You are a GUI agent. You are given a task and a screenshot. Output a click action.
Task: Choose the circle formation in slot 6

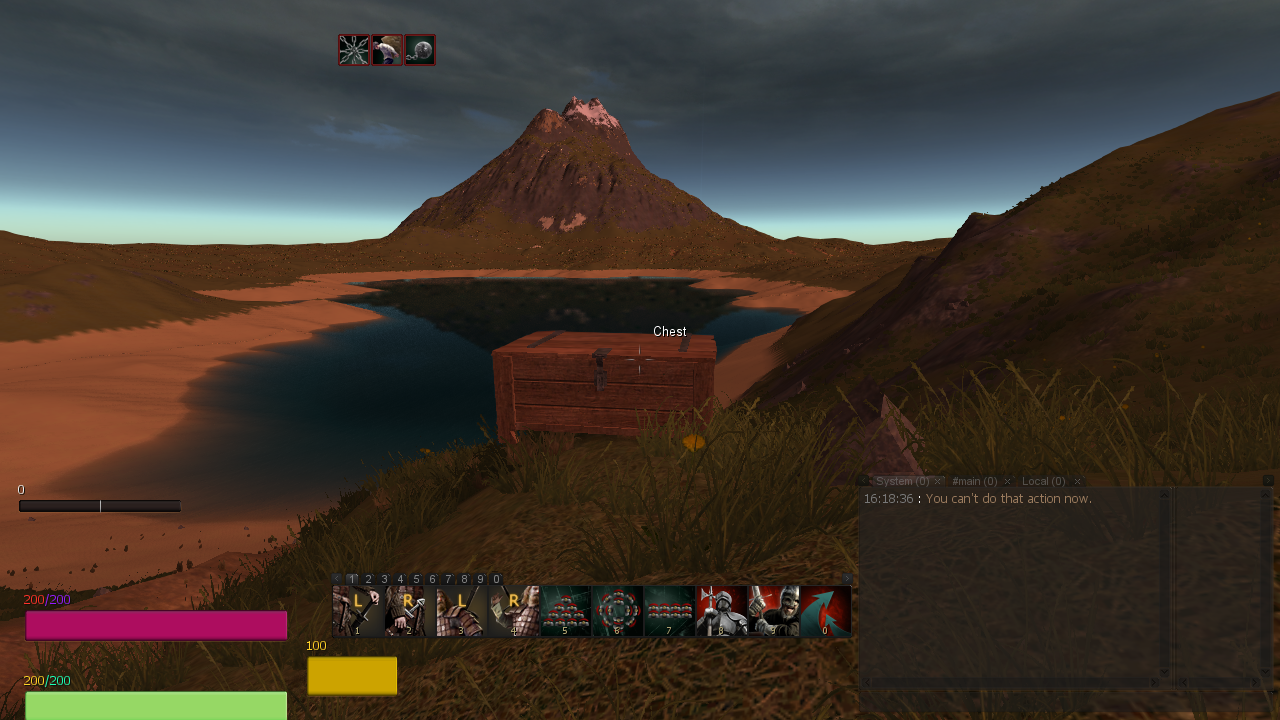(x=617, y=611)
